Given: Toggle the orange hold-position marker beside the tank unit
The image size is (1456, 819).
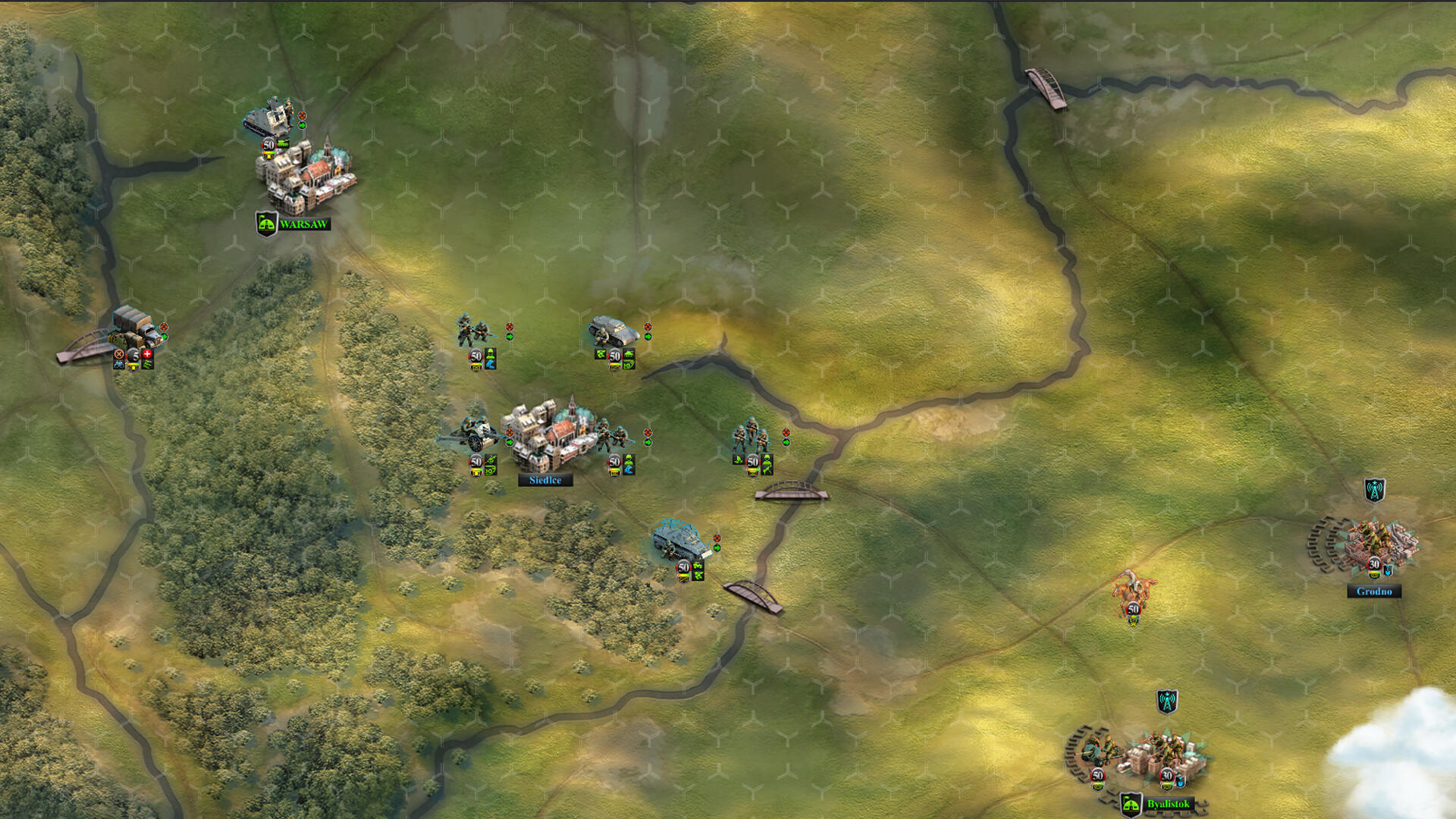Looking at the screenshot, I should click(648, 327).
